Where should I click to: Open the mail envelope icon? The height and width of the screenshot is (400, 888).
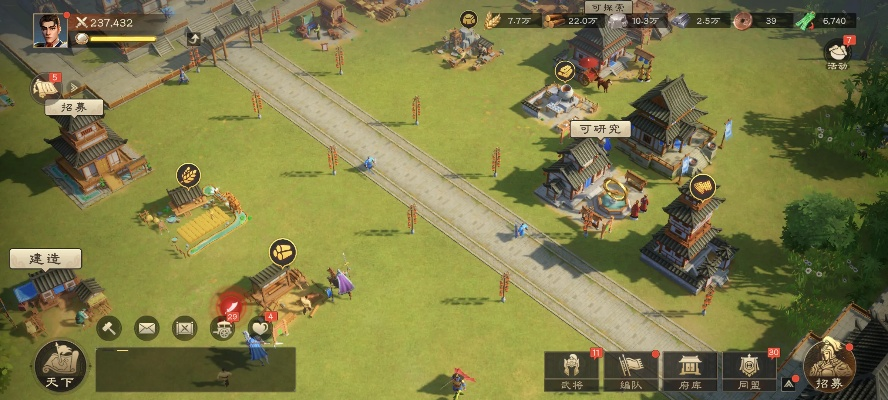click(147, 327)
